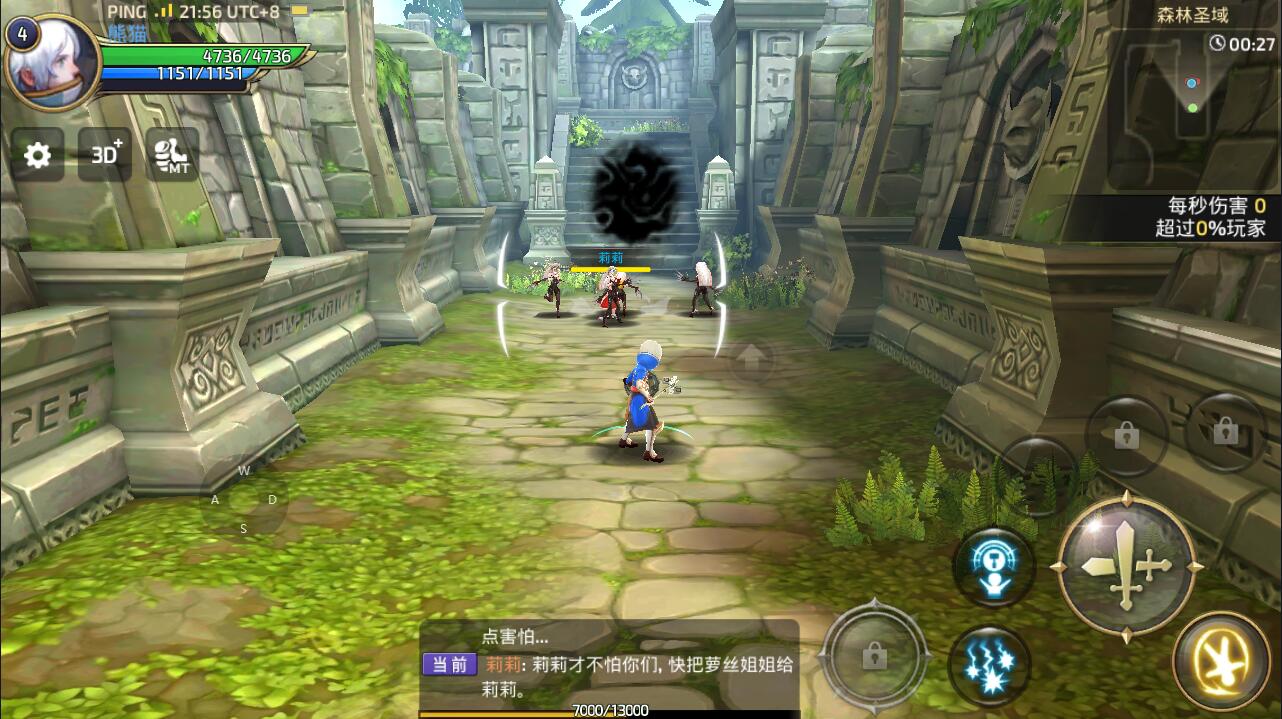
Task: Tap the large ornate locked skill slot
Action: 874,656
